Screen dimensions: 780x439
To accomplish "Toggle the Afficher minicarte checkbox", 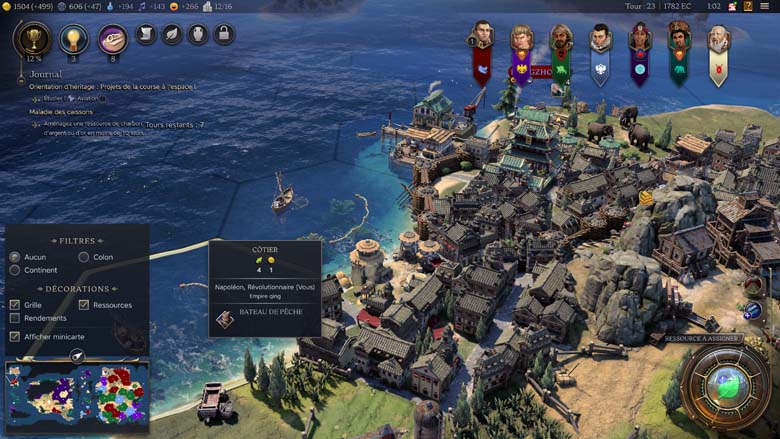I will click(15, 336).
